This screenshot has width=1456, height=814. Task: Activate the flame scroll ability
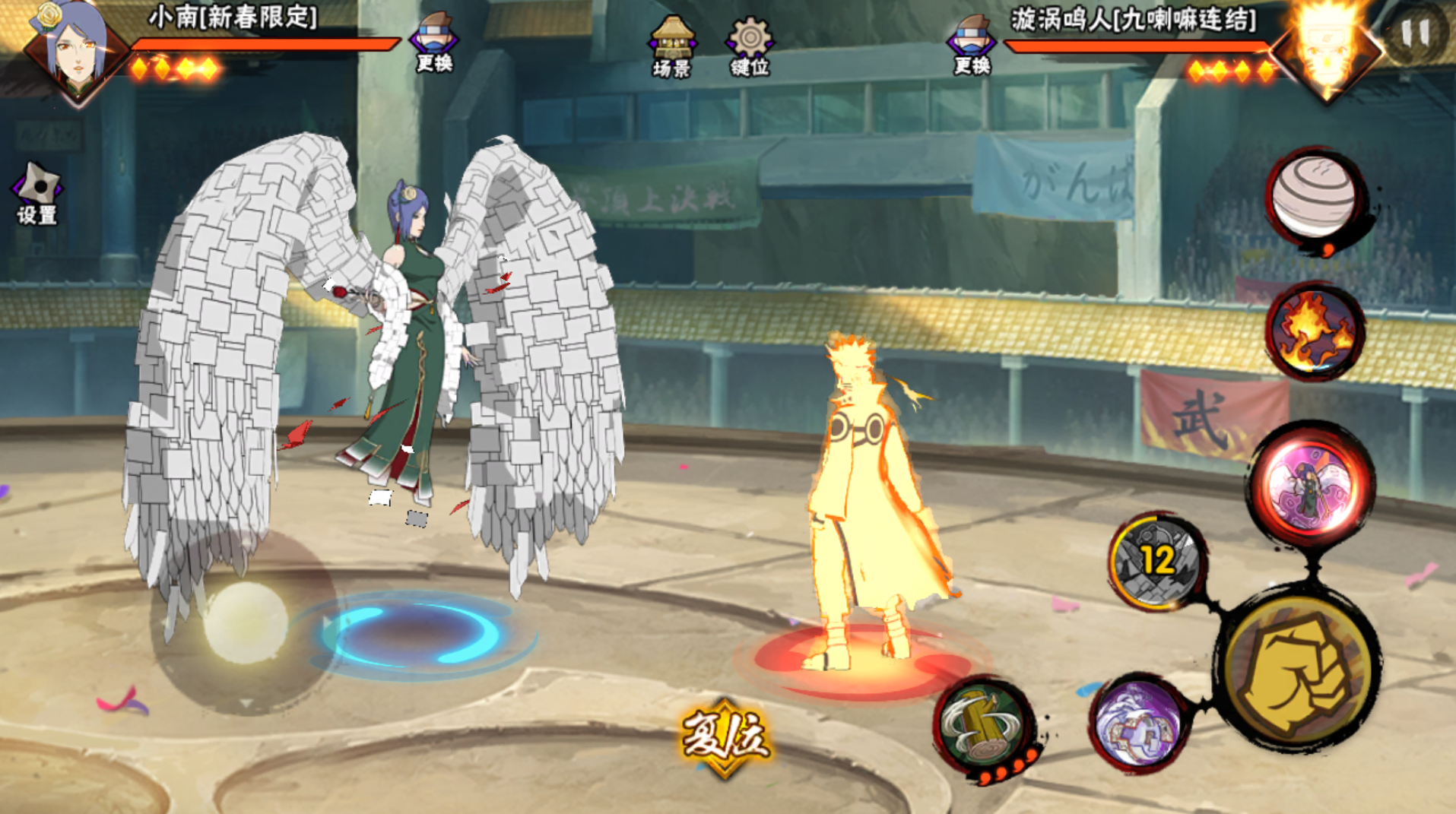point(1314,331)
